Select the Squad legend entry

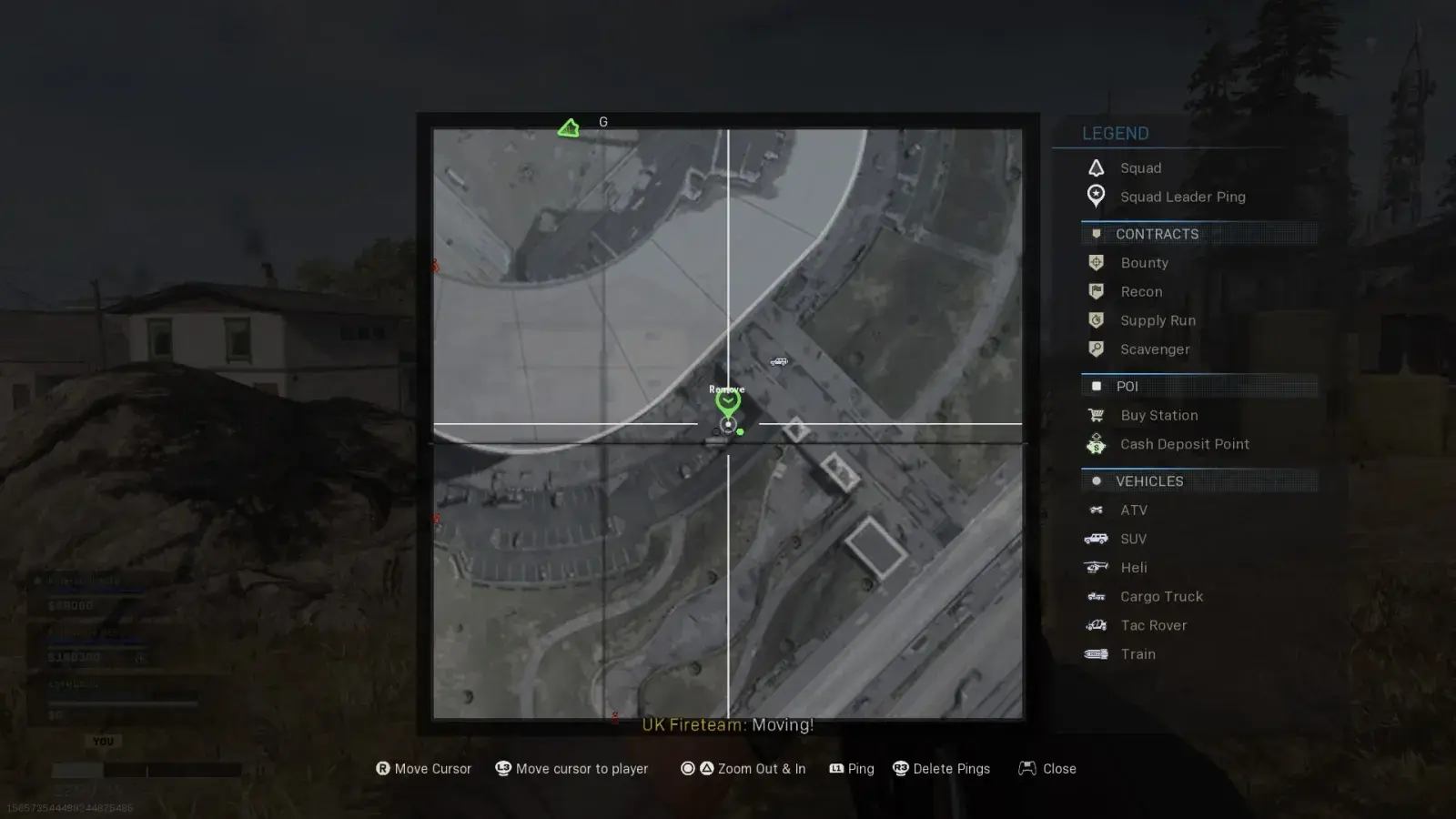point(1140,168)
